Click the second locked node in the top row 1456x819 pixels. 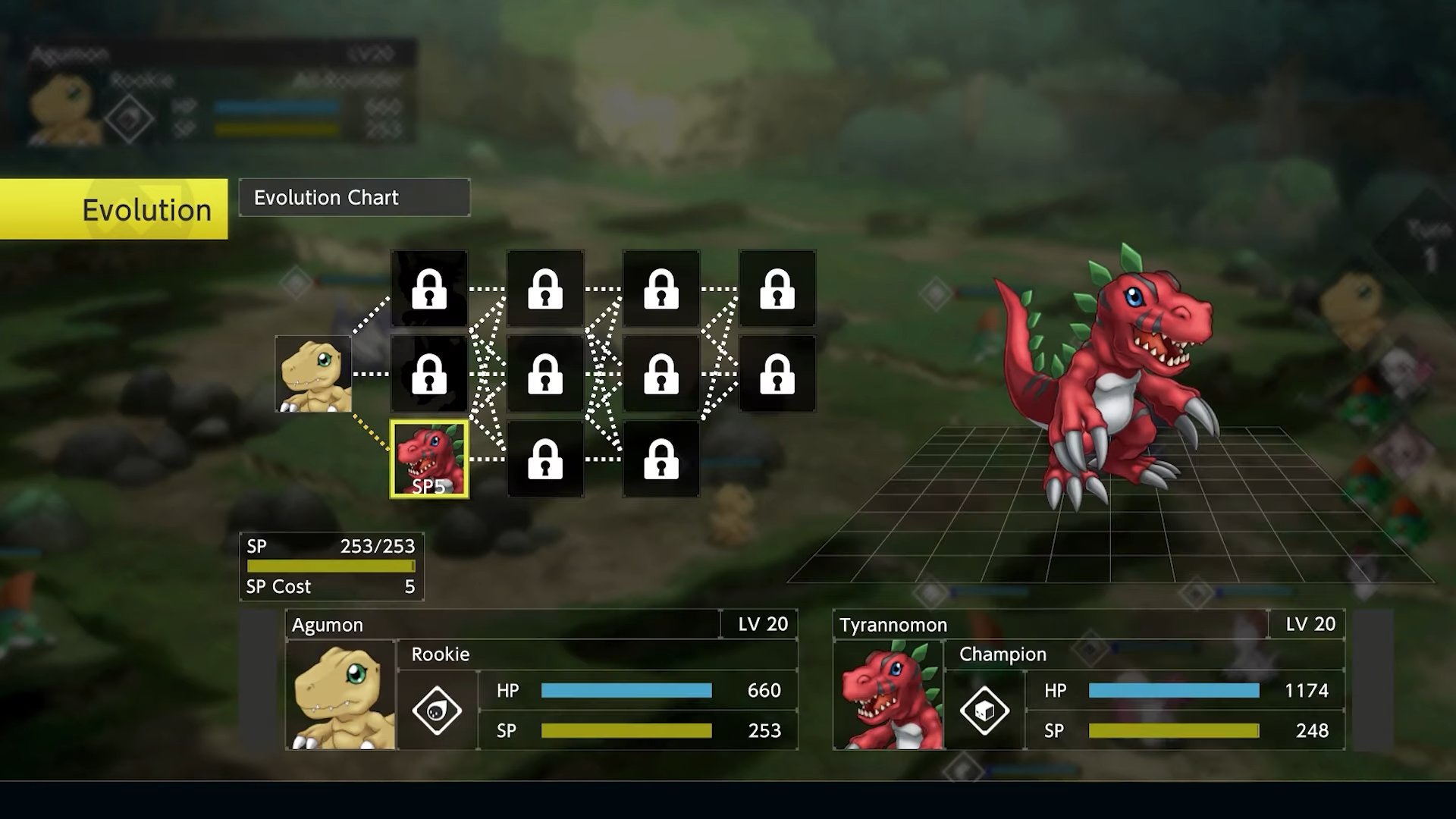click(x=544, y=290)
